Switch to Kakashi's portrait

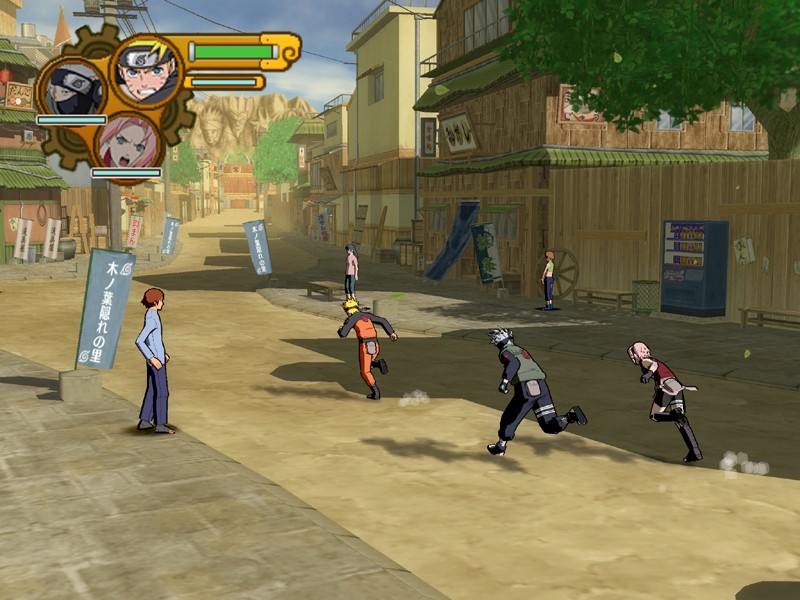(72, 89)
